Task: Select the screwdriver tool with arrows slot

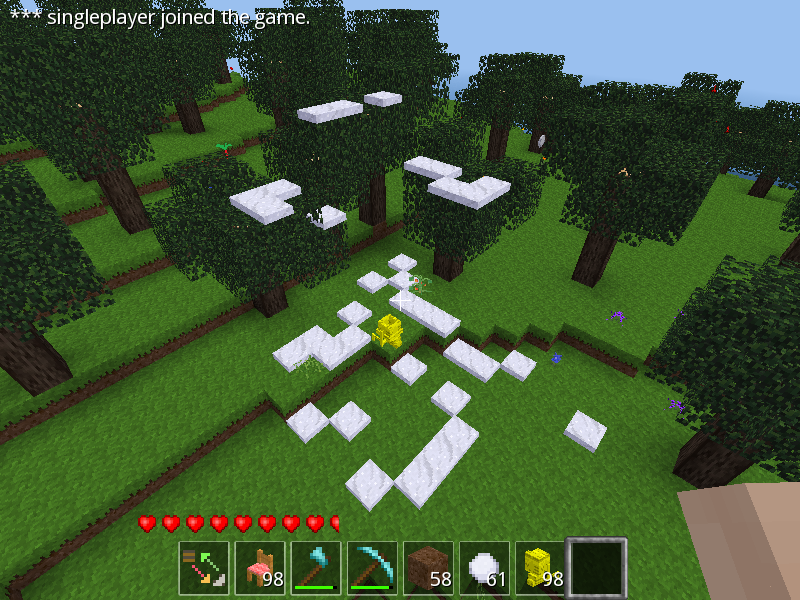Action: tap(204, 567)
